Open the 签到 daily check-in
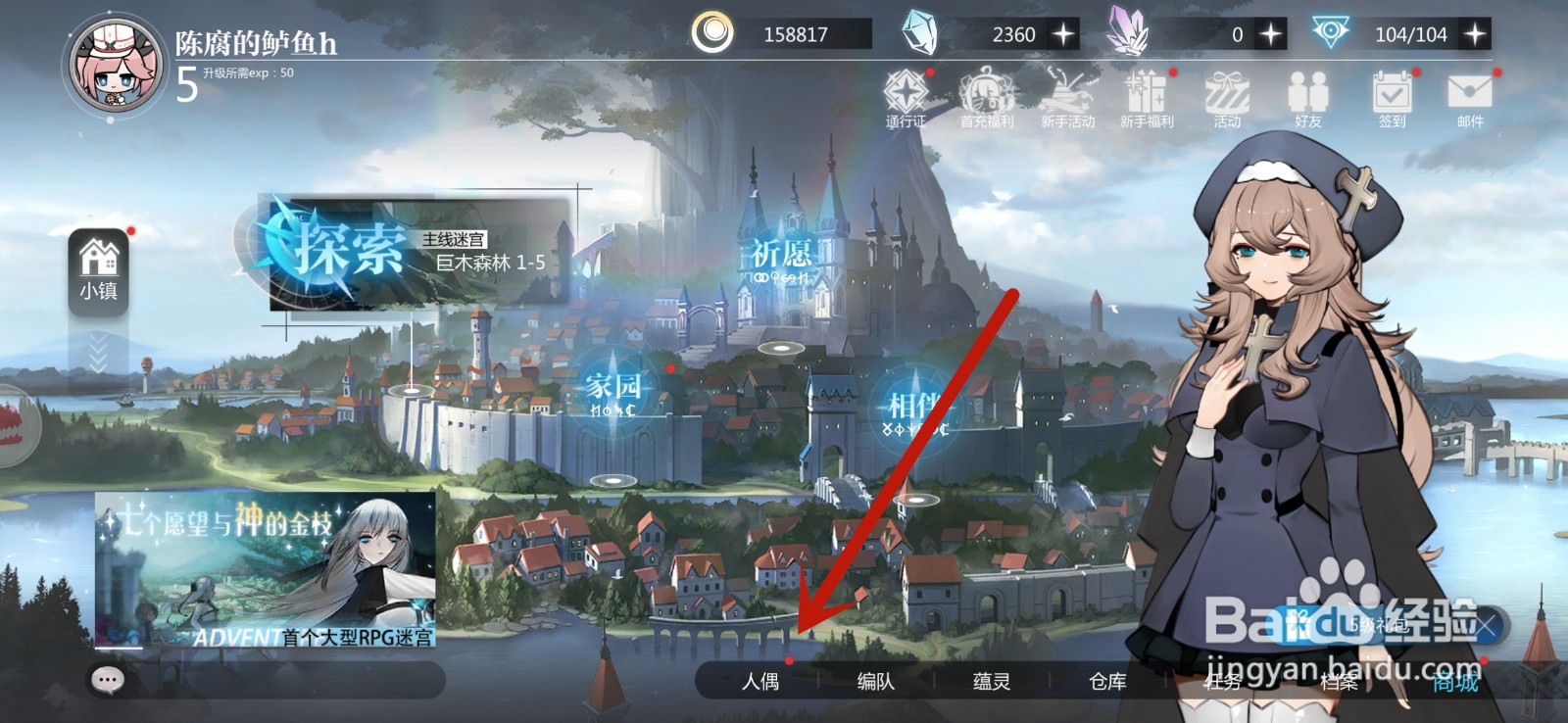 click(x=1391, y=98)
